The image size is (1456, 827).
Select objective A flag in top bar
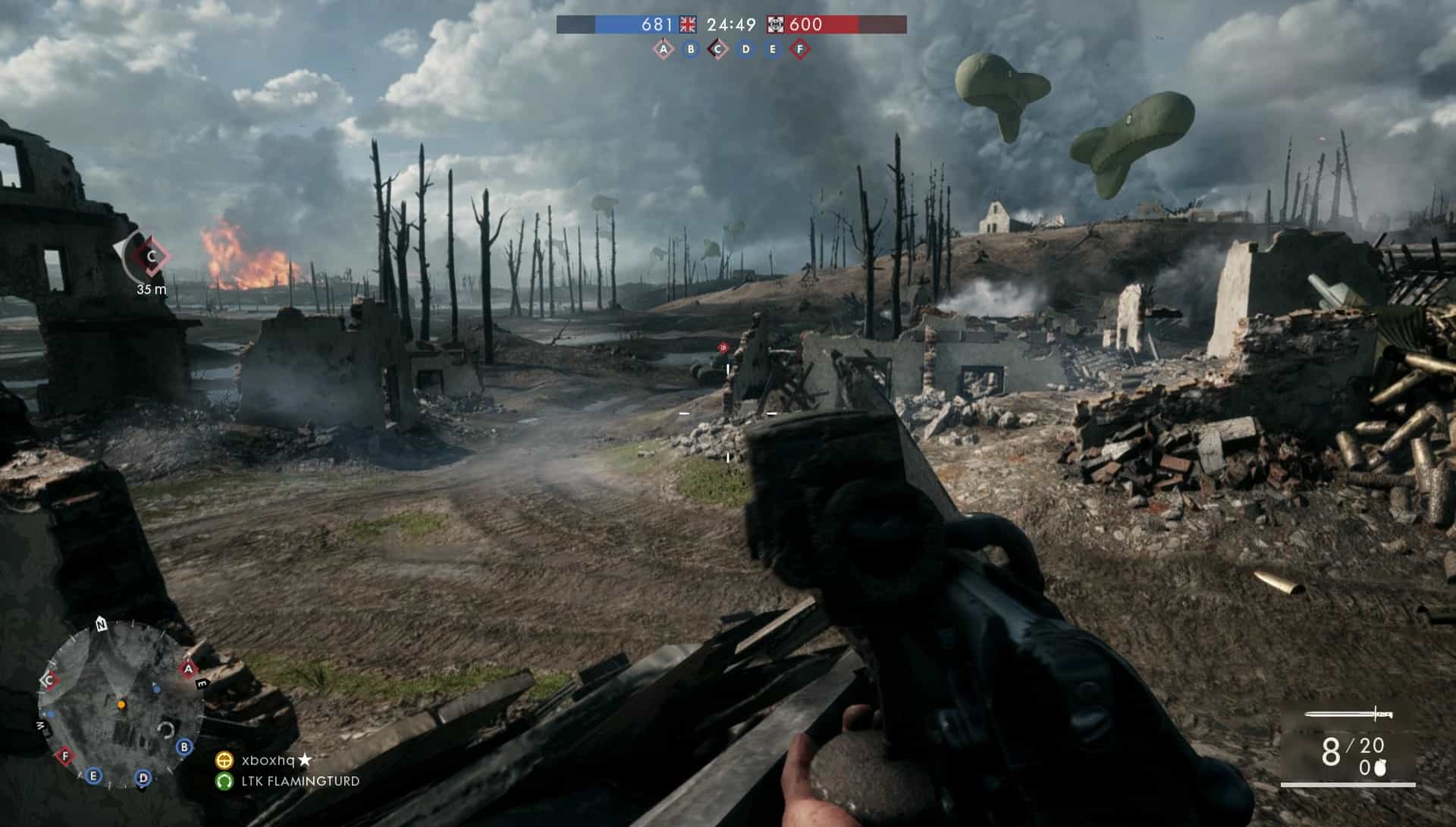point(664,49)
